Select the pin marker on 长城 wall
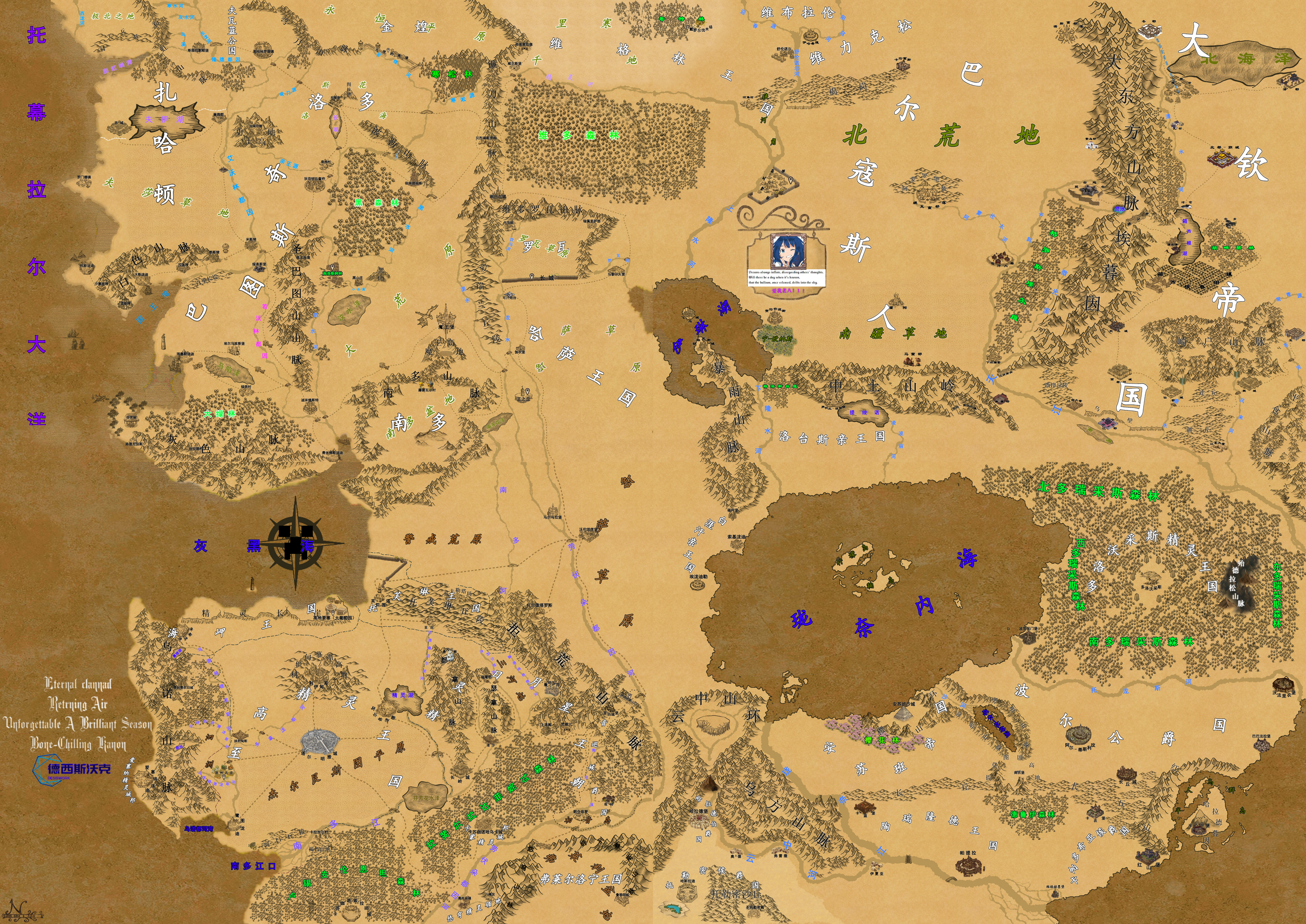The image size is (1306, 924). (x=532, y=276)
